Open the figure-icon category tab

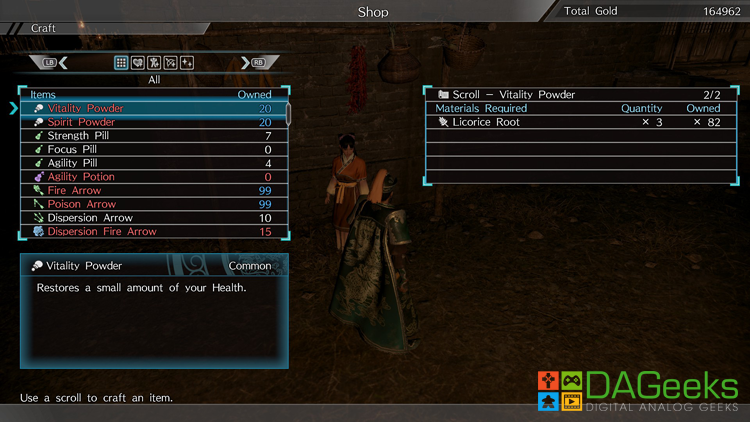154,63
